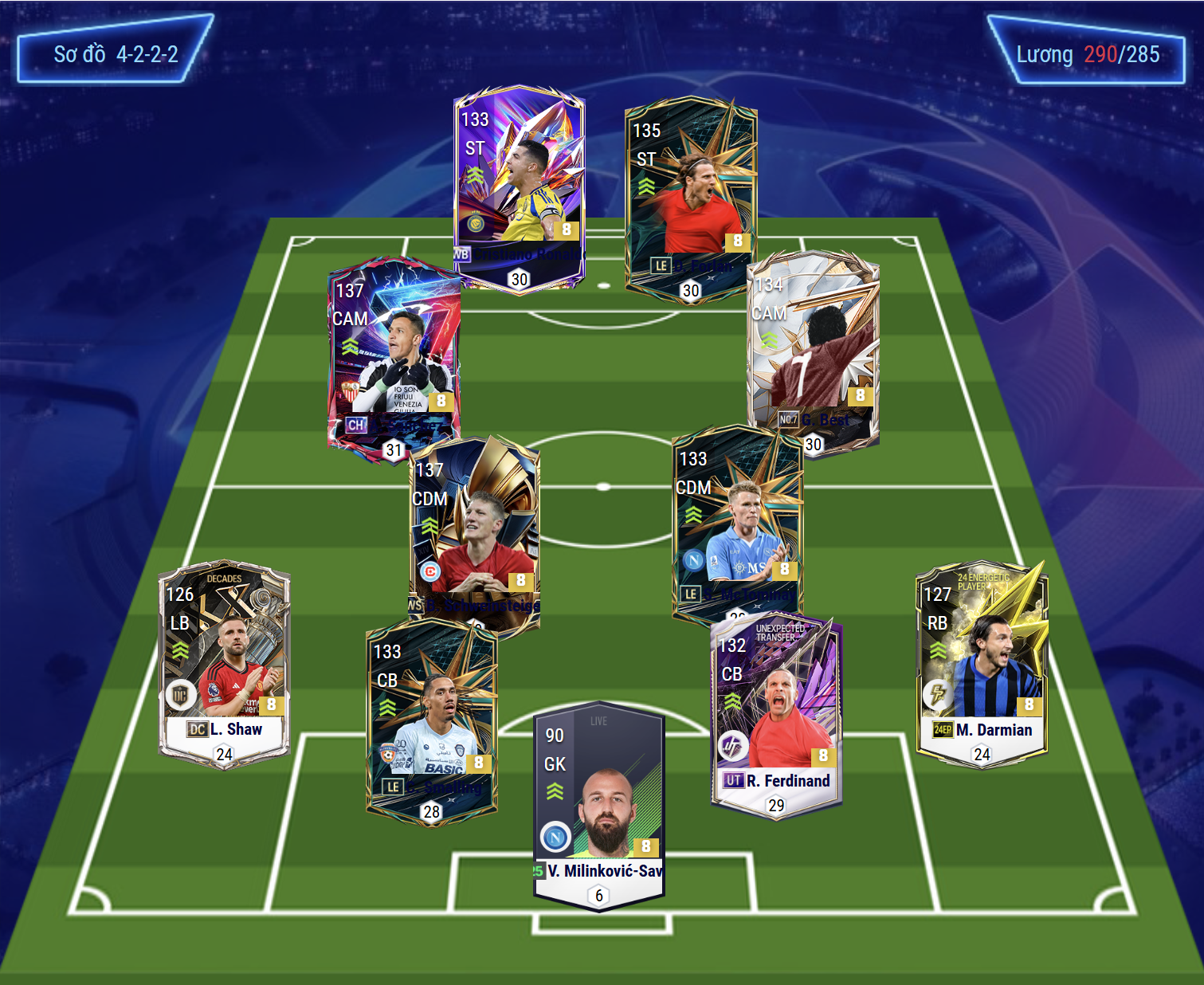The height and width of the screenshot is (985, 1204).
Task: Pick the R. Ferdinand CB card
Action: click(x=776, y=713)
